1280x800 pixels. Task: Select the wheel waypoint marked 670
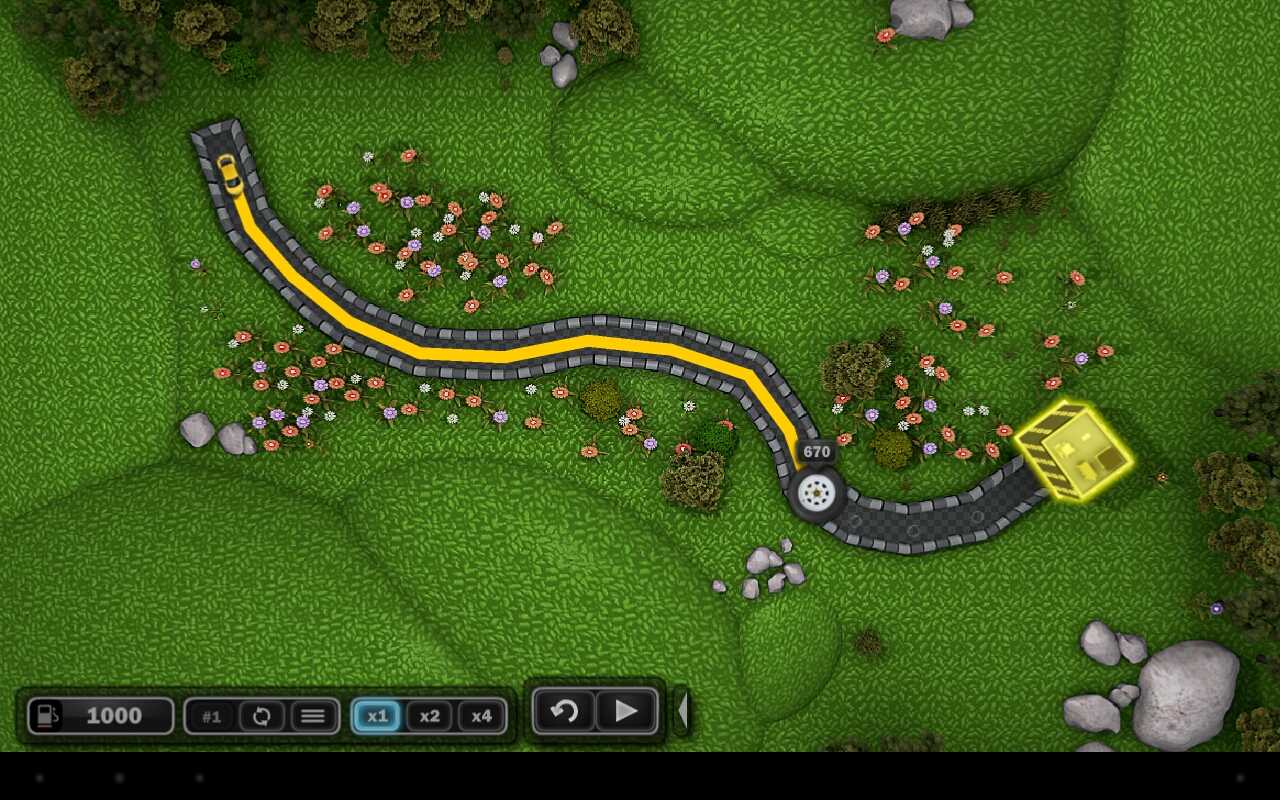pos(817,492)
